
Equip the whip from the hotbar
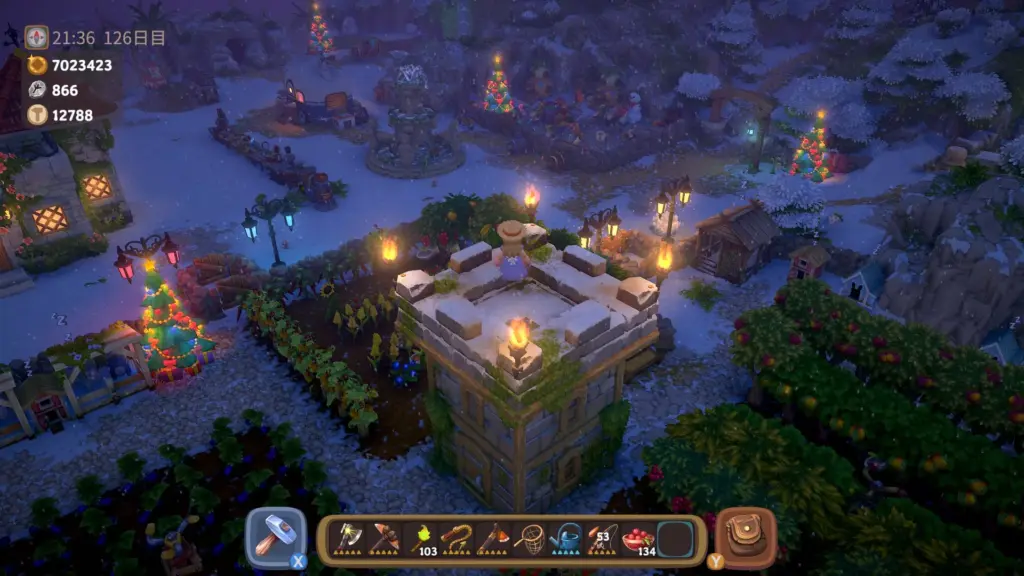(456, 538)
